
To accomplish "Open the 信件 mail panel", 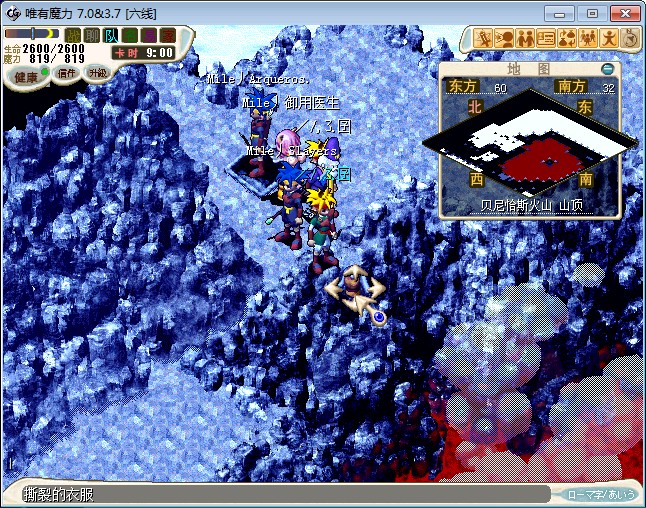I will point(68,74).
